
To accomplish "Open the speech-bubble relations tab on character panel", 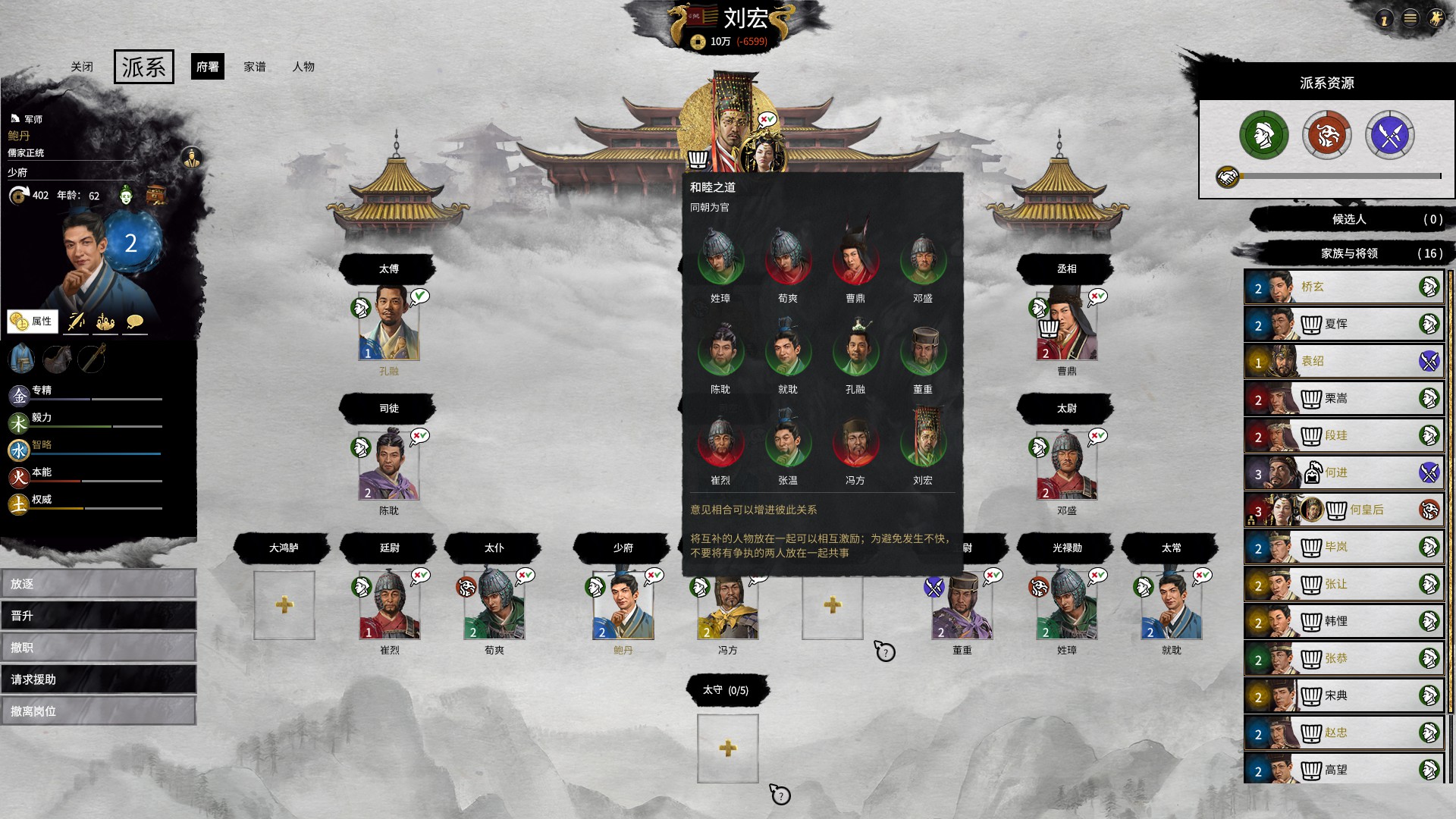I will point(133,320).
